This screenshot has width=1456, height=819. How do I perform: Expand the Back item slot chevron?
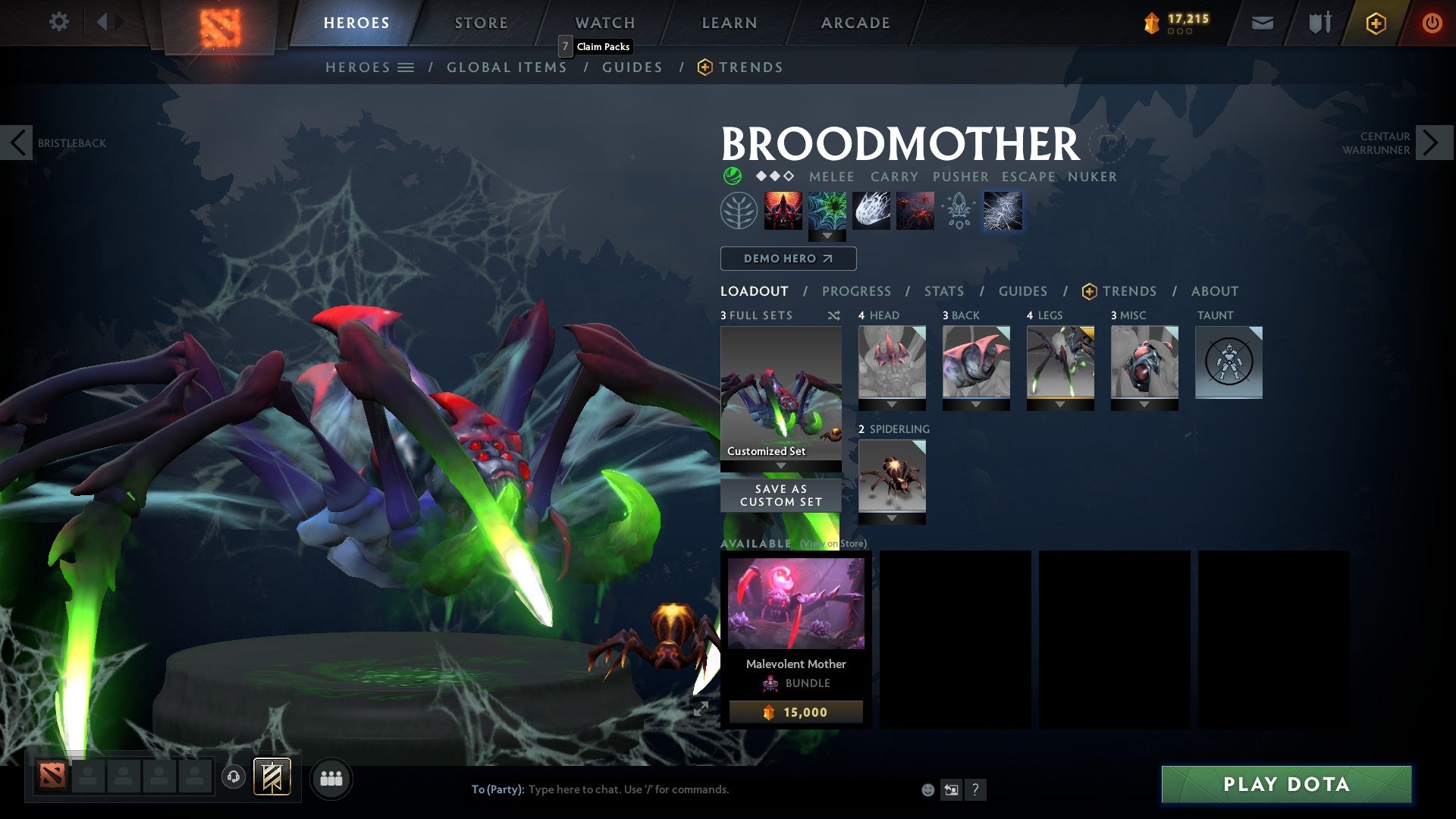[x=976, y=404]
